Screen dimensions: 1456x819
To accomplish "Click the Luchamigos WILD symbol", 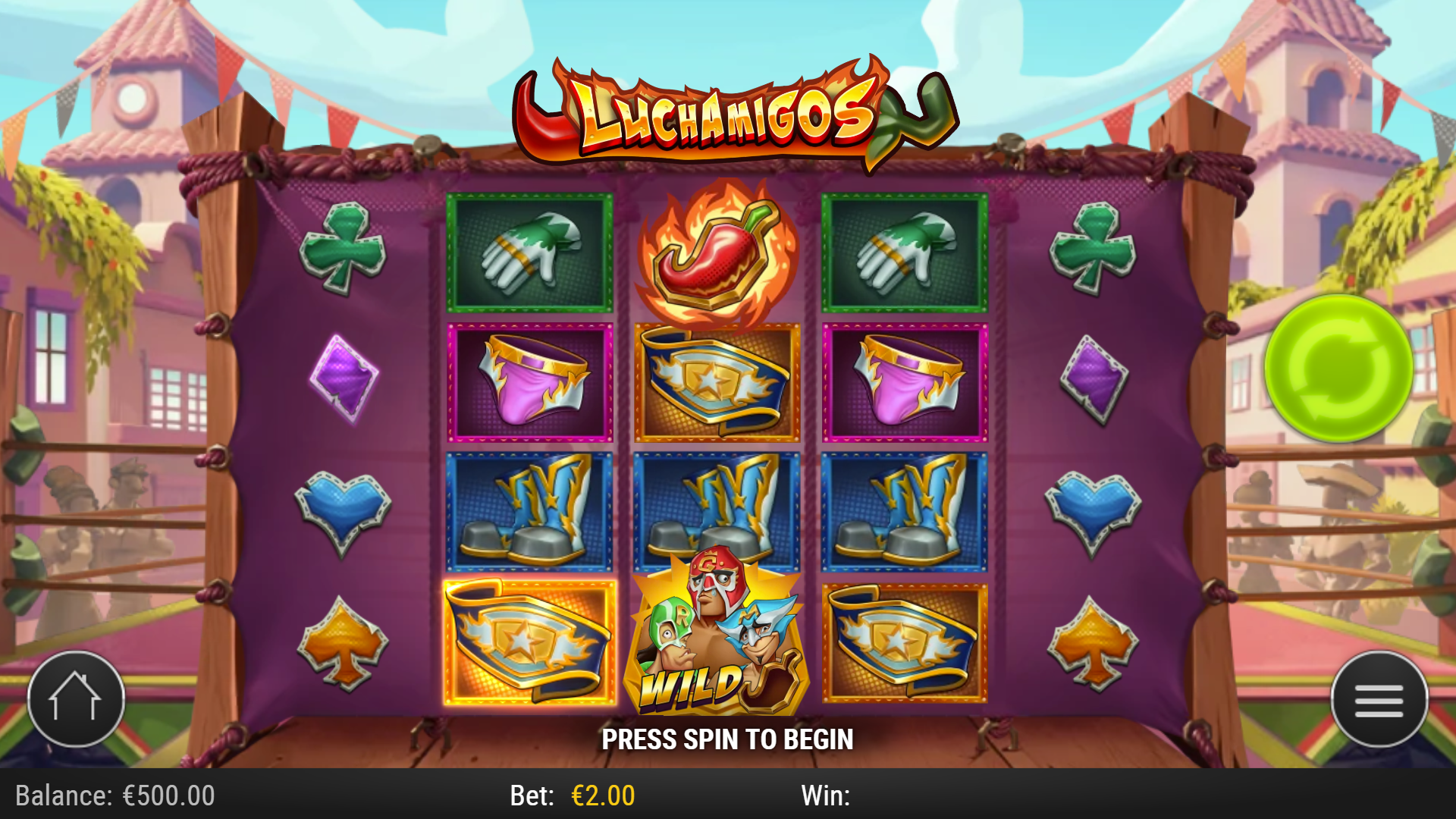I will [719, 643].
